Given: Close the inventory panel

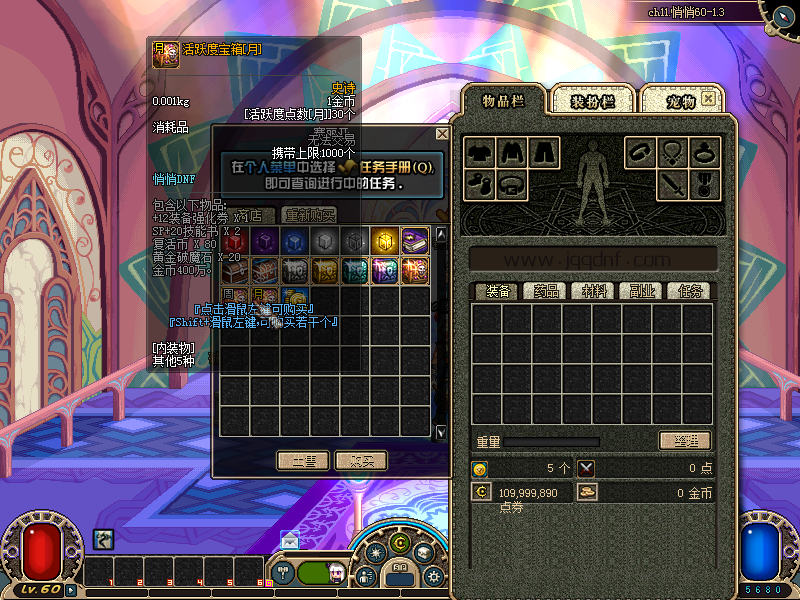Looking at the screenshot, I should tap(708, 99).
